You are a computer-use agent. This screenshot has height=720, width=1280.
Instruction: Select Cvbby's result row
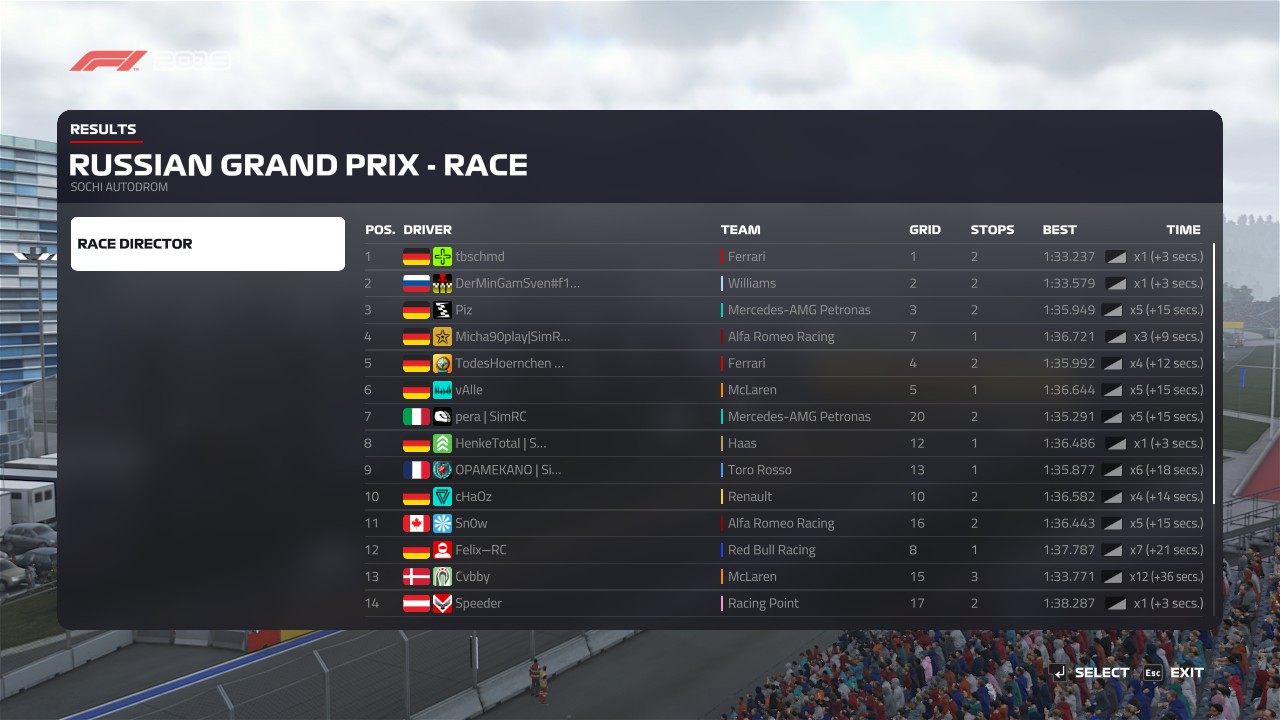(x=472, y=577)
